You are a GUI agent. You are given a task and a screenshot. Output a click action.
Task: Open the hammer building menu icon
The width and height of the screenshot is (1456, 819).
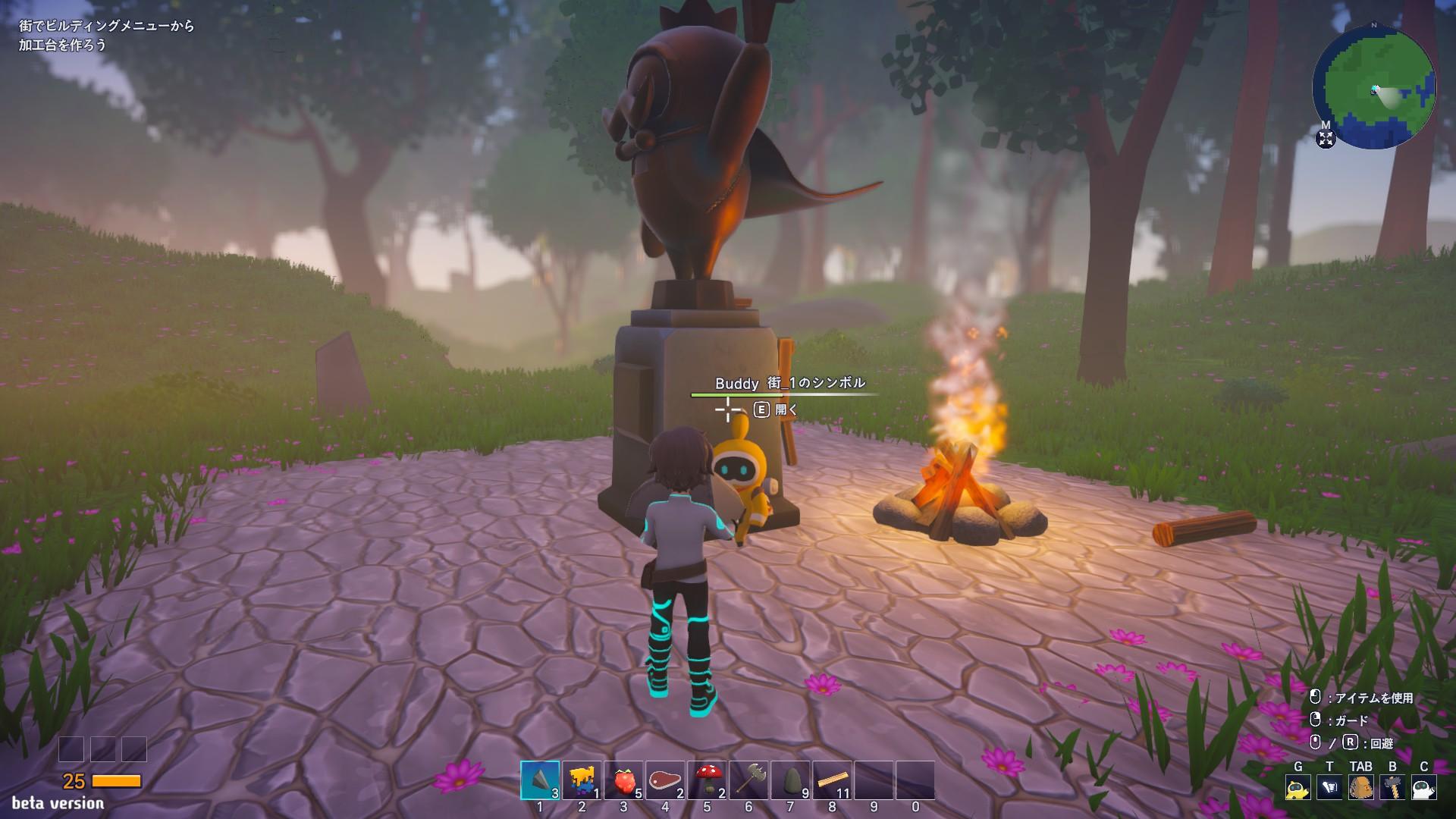[1392, 788]
